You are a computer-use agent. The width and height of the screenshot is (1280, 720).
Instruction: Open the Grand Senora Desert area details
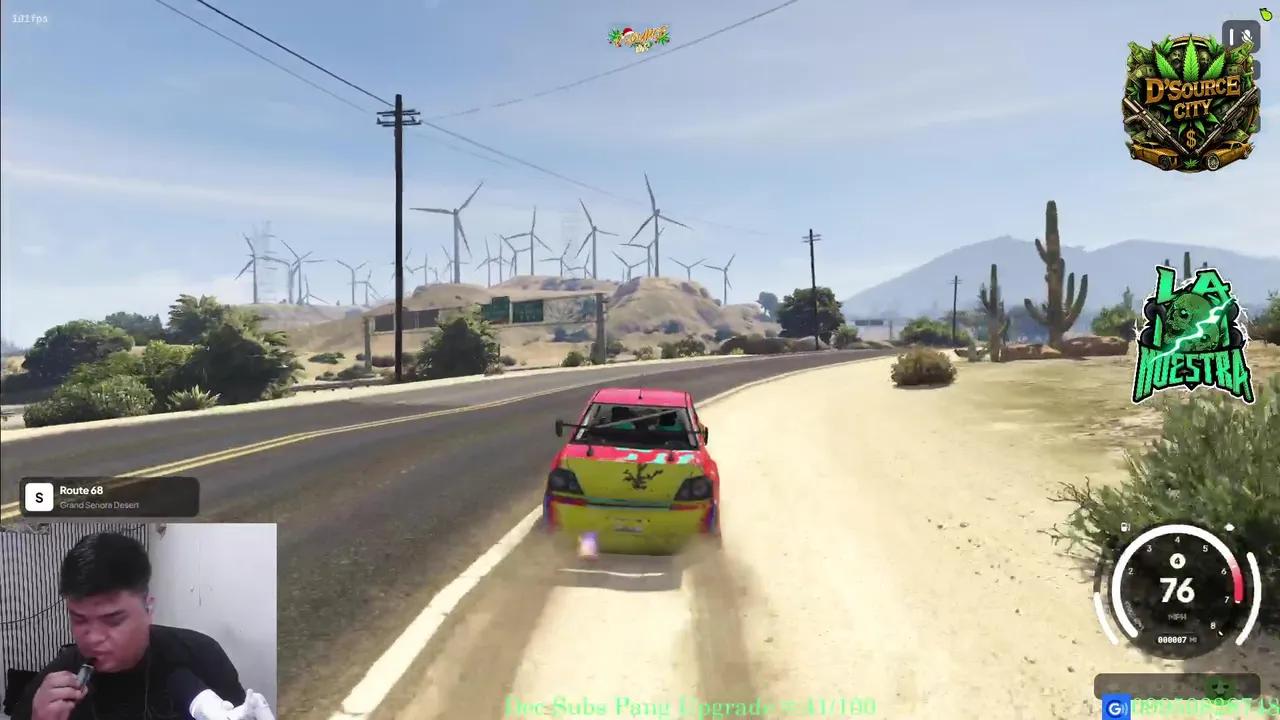pyautogui.click(x=99, y=505)
